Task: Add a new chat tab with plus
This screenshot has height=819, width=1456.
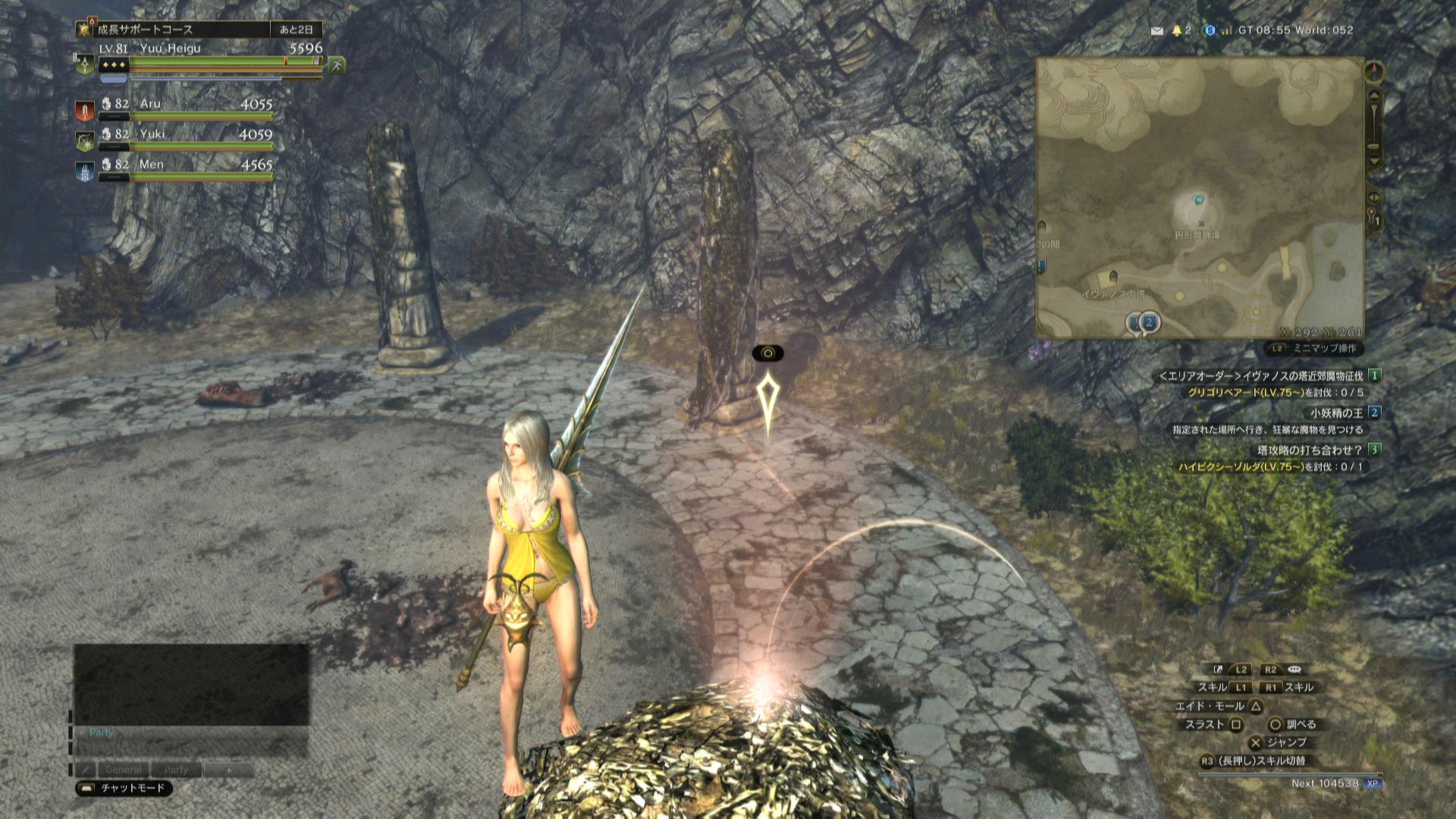Action: point(228,770)
